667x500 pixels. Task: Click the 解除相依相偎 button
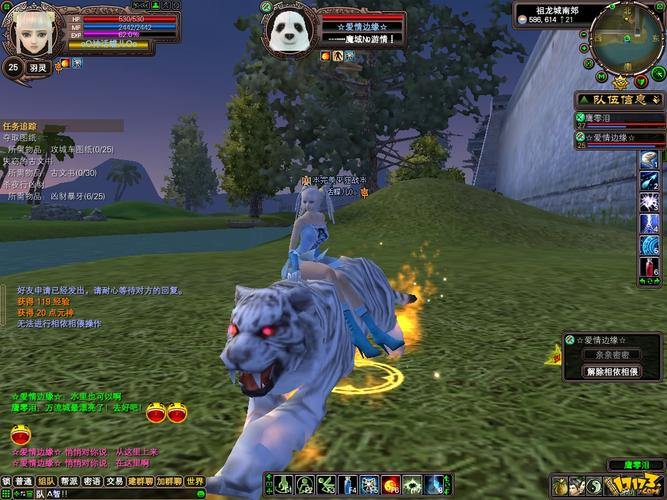tap(611, 371)
